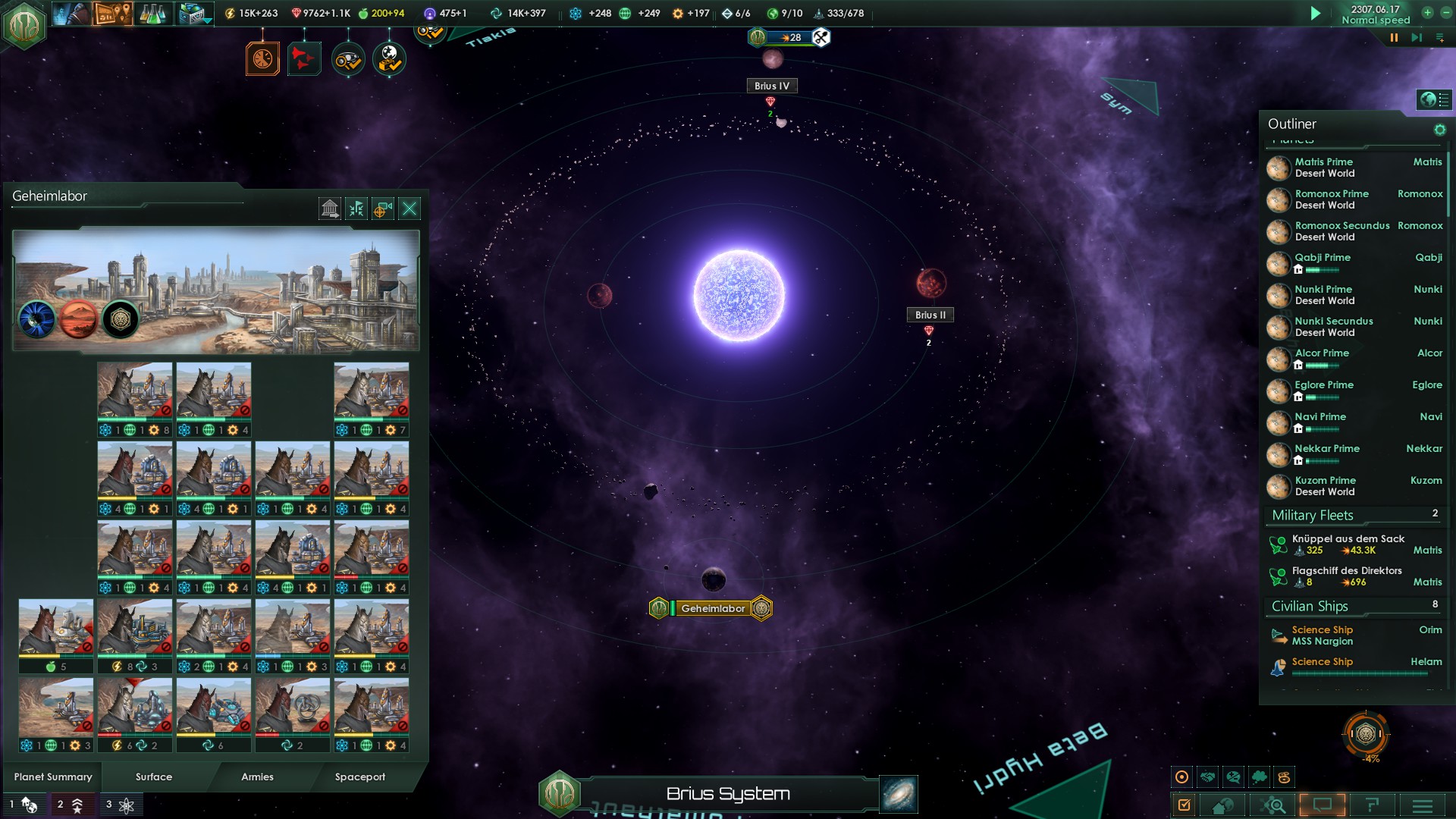Screen dimensions: 1456x819
Task: Select the Planet Summary tab
Action: click(53, 777)
